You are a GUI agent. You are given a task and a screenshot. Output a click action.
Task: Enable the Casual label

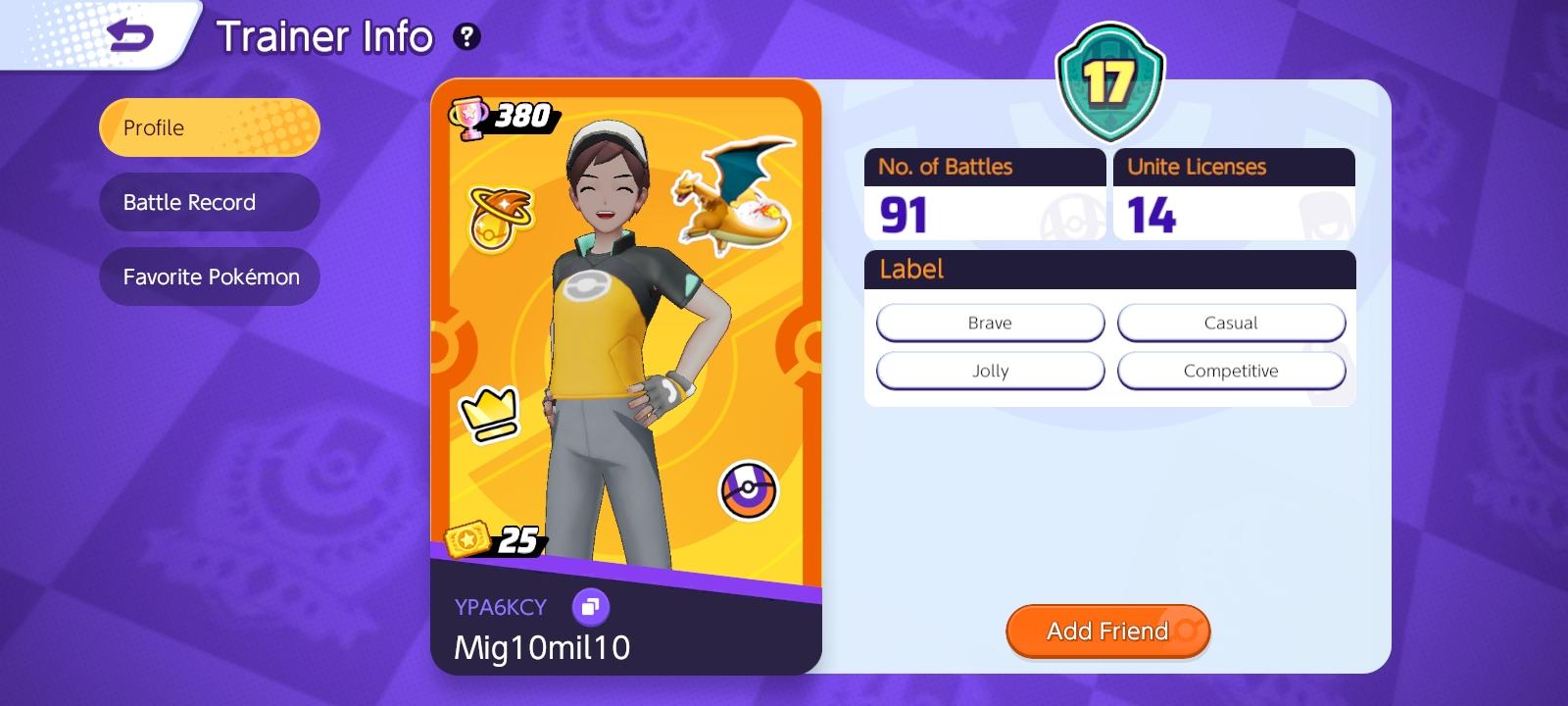1232,322
